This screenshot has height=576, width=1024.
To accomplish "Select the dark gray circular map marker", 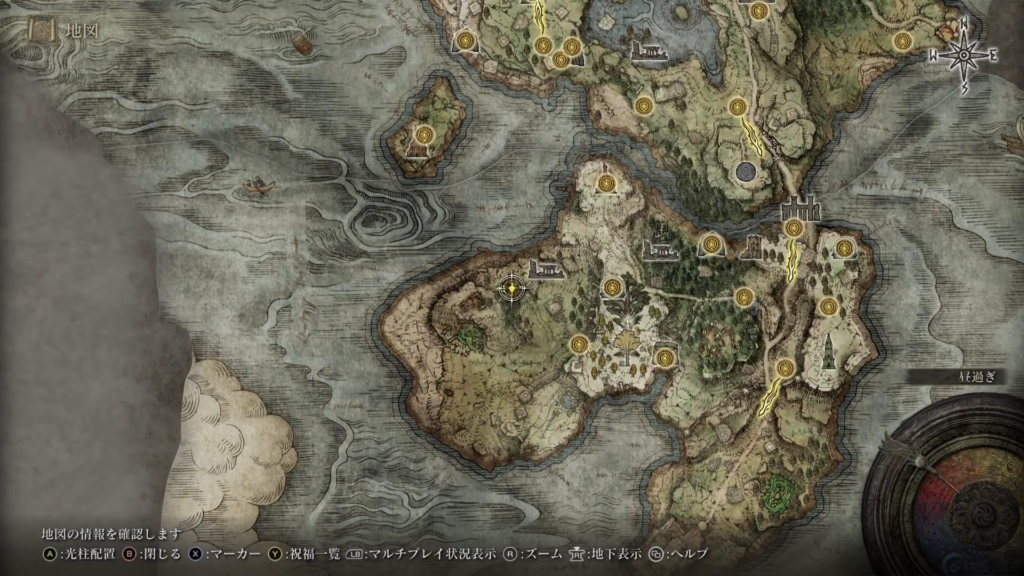I will tap(744, 172).
